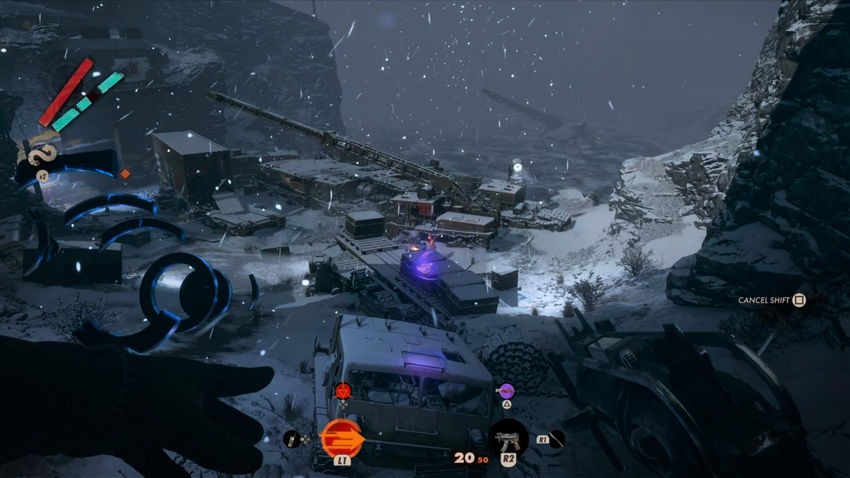Select the gadget icon left of Shift
This screenshot has width=850, height=478.
pos(292,438)
